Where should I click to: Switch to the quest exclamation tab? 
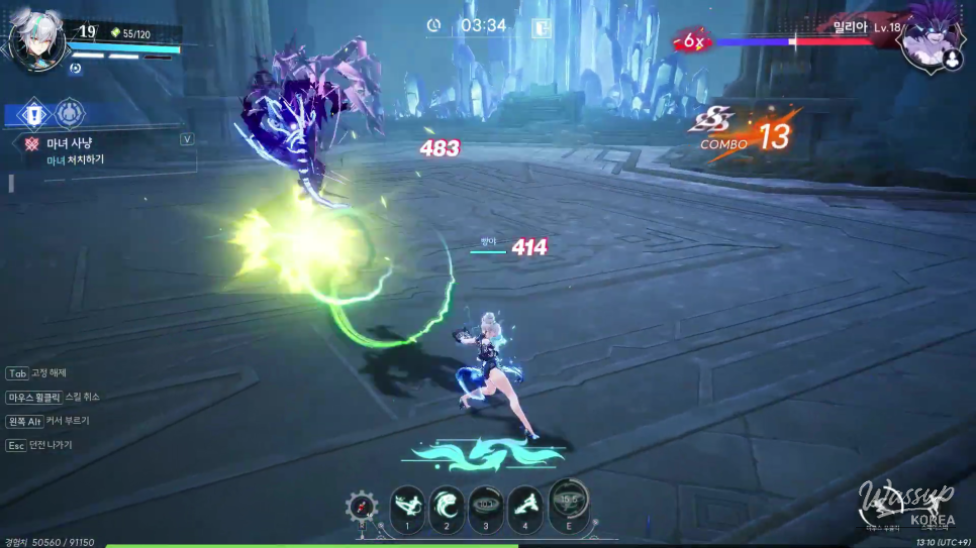(33, 113)
